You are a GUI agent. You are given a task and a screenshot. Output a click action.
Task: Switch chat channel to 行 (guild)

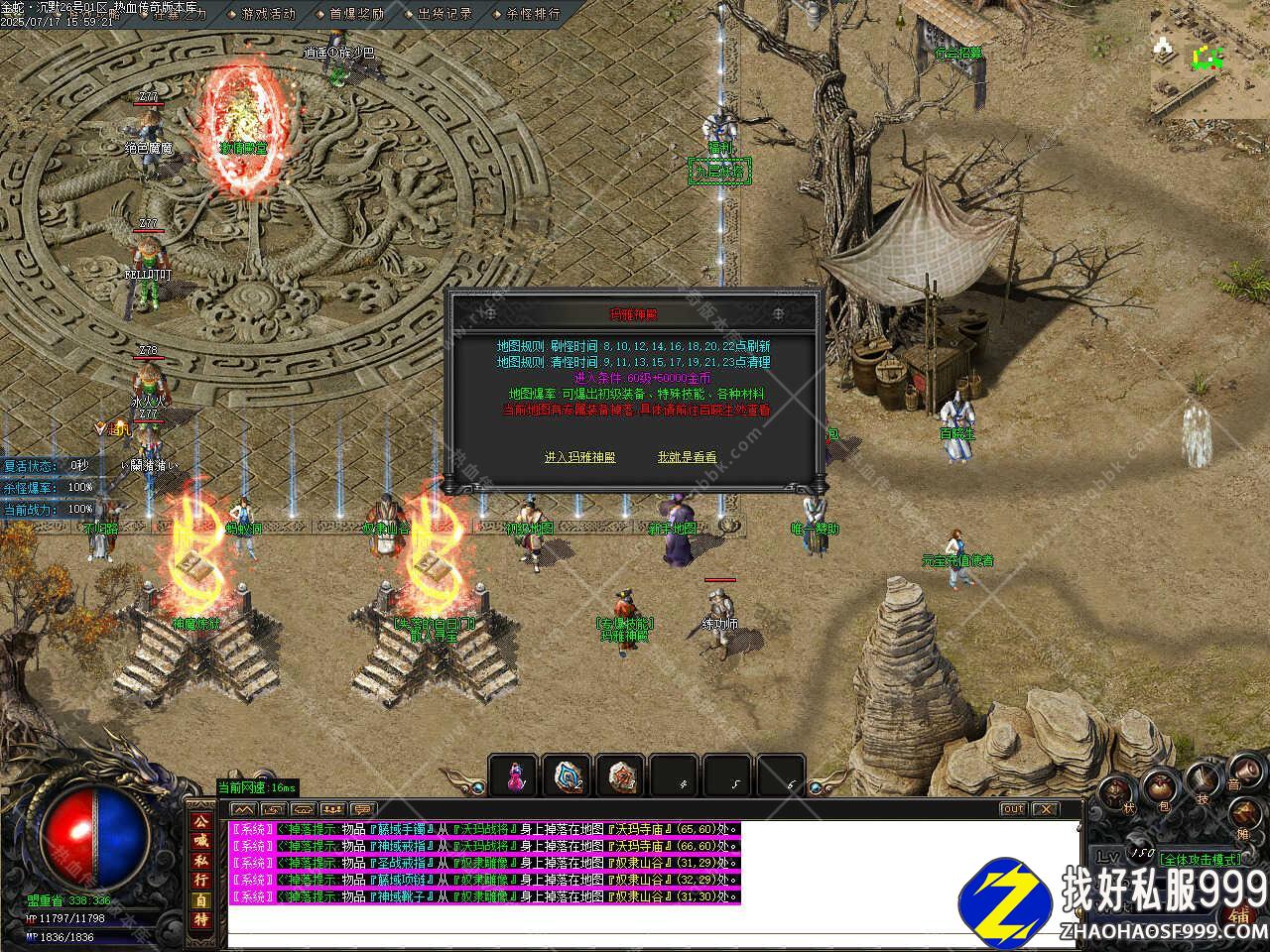point(200,880)
